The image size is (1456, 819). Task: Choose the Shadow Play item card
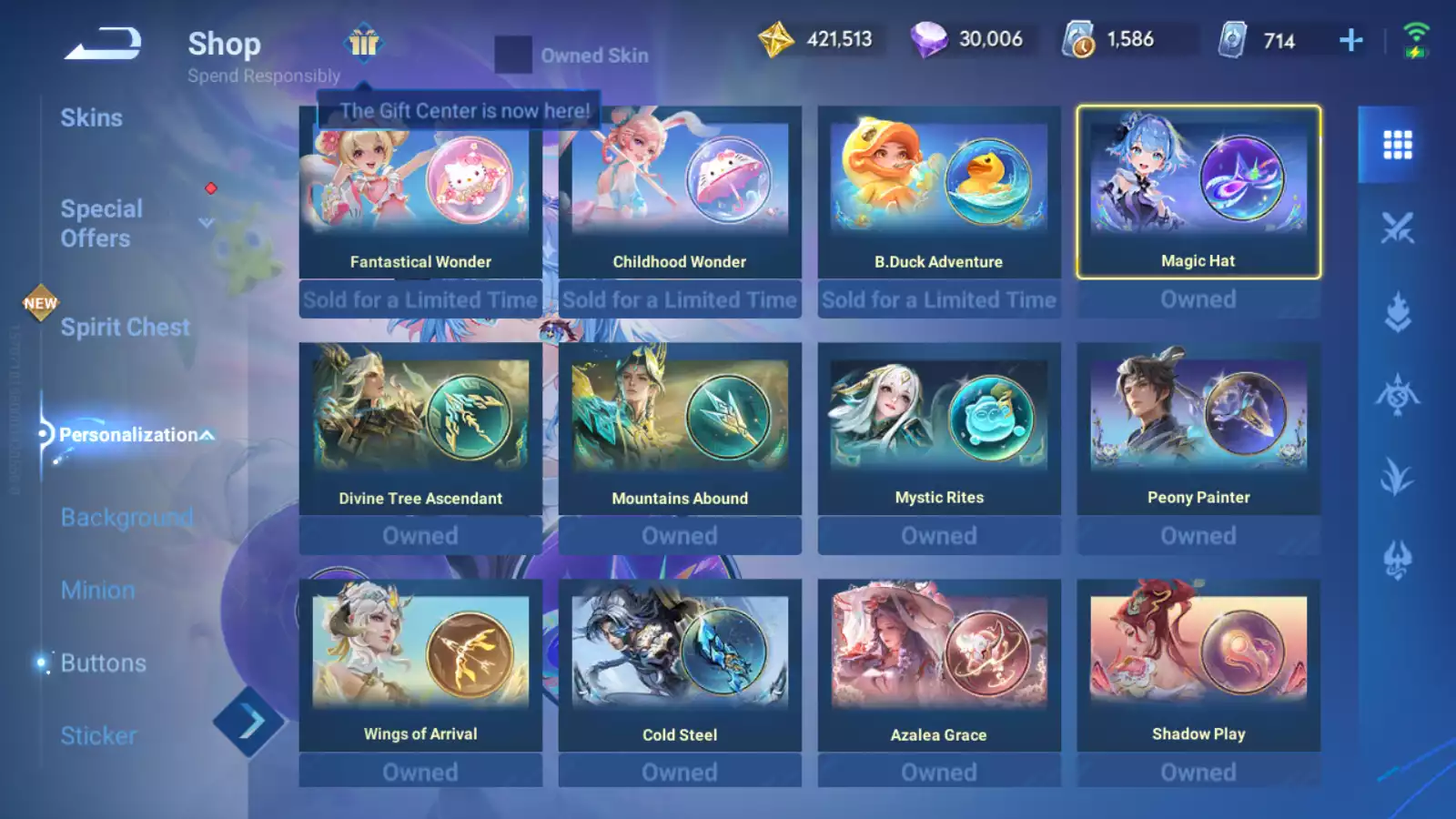(1198, 666)
